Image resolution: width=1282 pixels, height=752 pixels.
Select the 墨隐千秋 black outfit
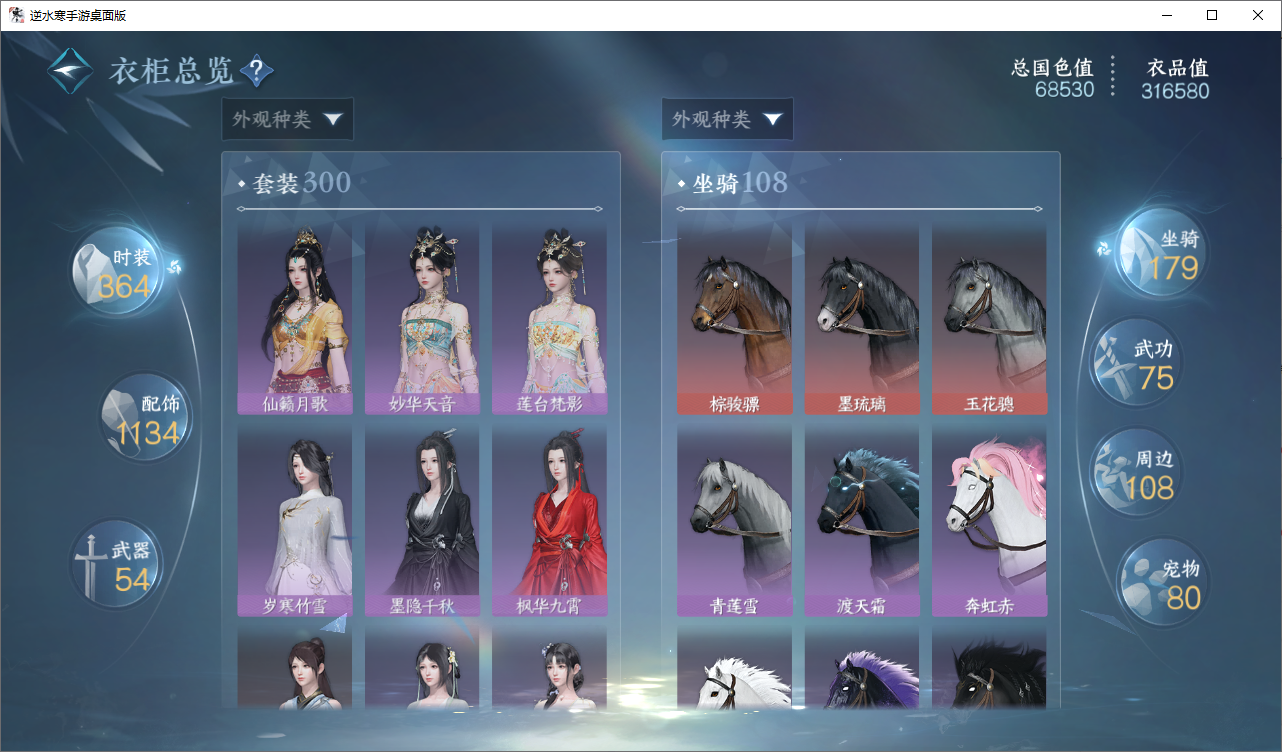click(422, 520)
